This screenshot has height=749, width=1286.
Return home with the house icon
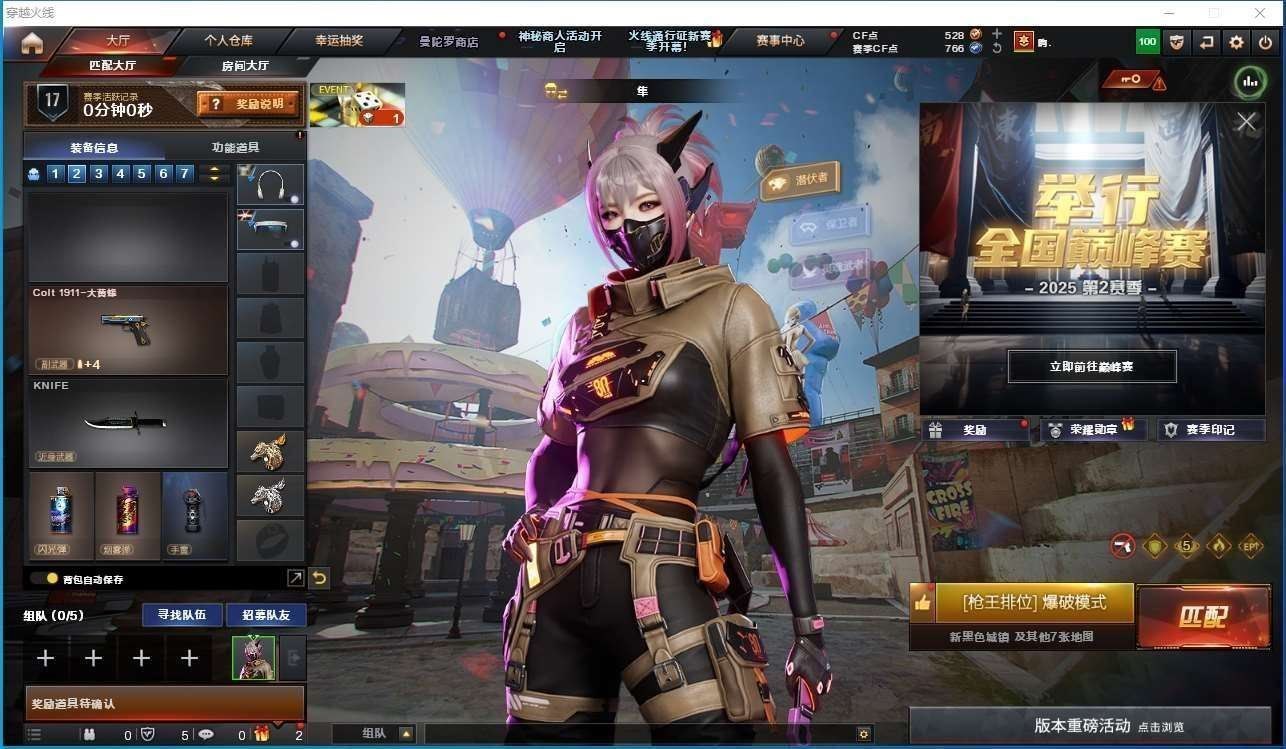pos(32,43)
